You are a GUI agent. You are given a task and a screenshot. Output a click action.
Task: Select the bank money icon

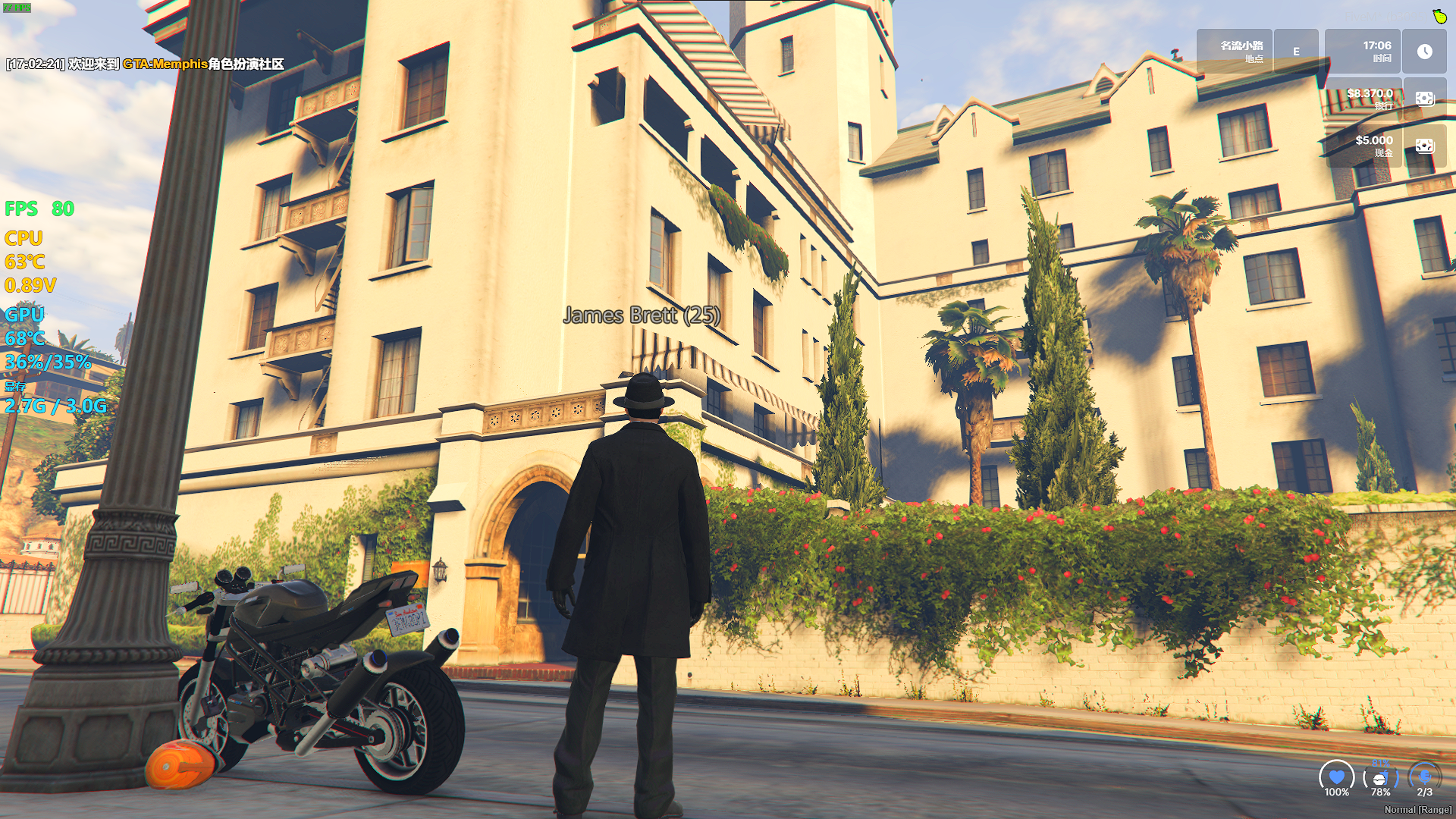[x=1424, y=99]
